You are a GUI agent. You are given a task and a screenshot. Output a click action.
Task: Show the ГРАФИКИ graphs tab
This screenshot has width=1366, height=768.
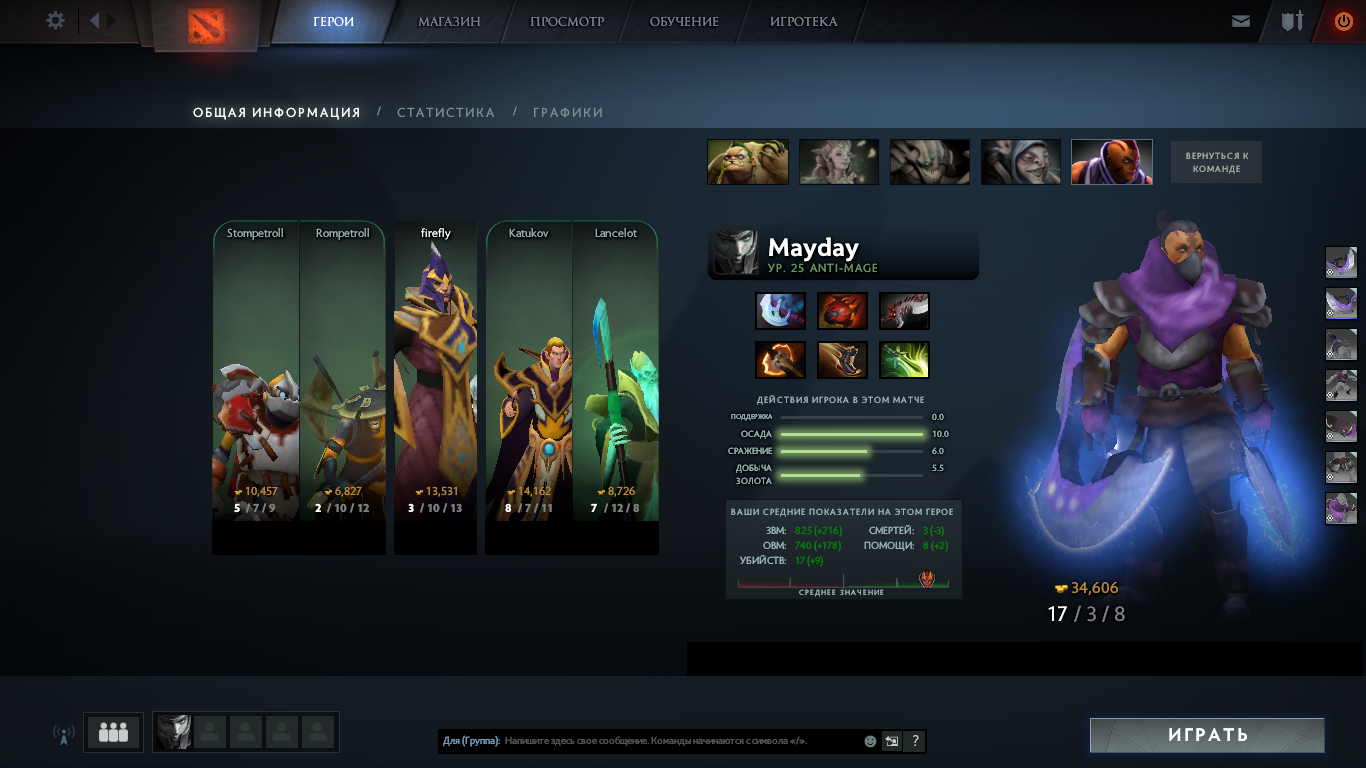(x=568, y=113)
